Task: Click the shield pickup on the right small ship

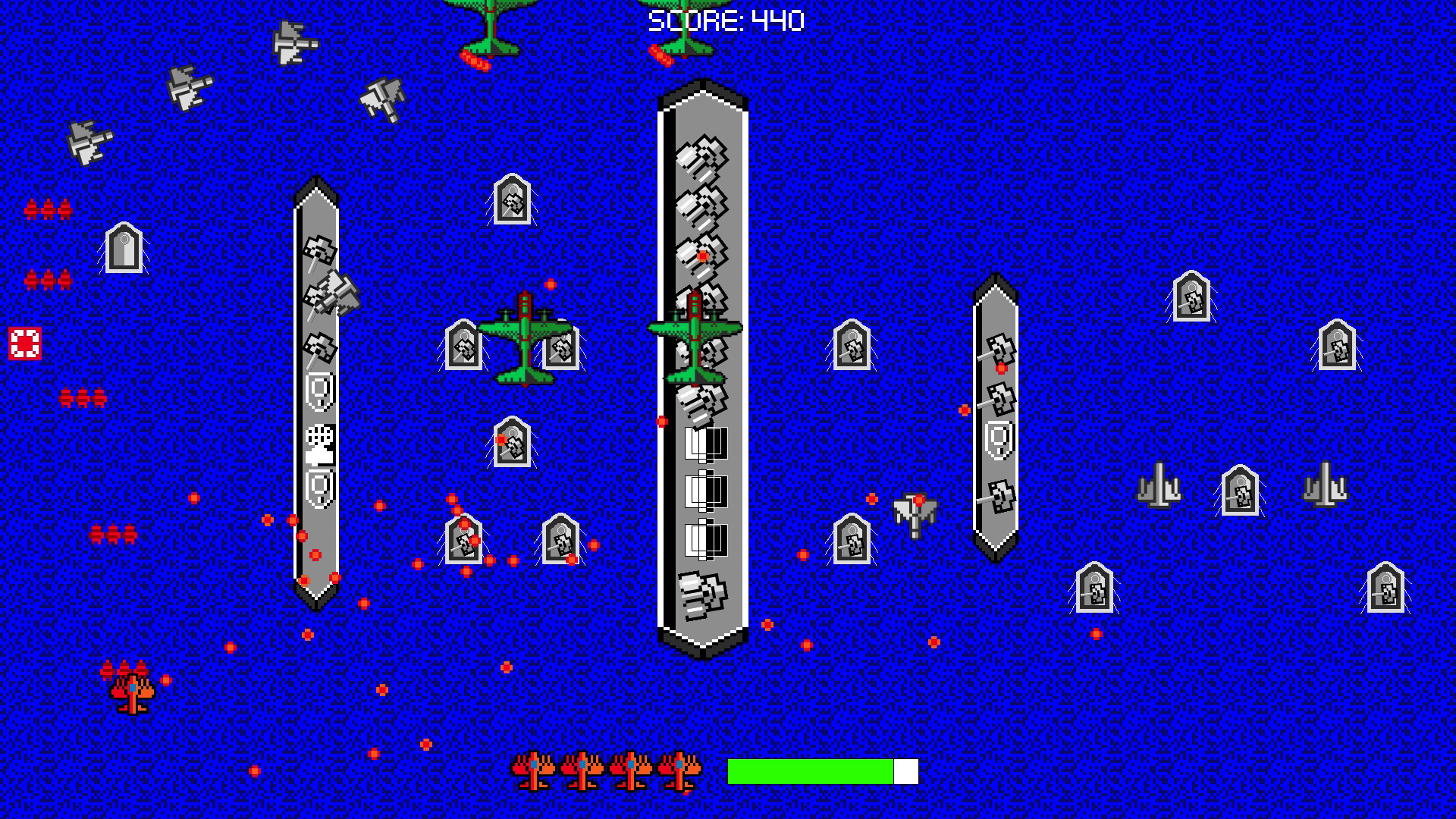Action: (x=999, y=440)
